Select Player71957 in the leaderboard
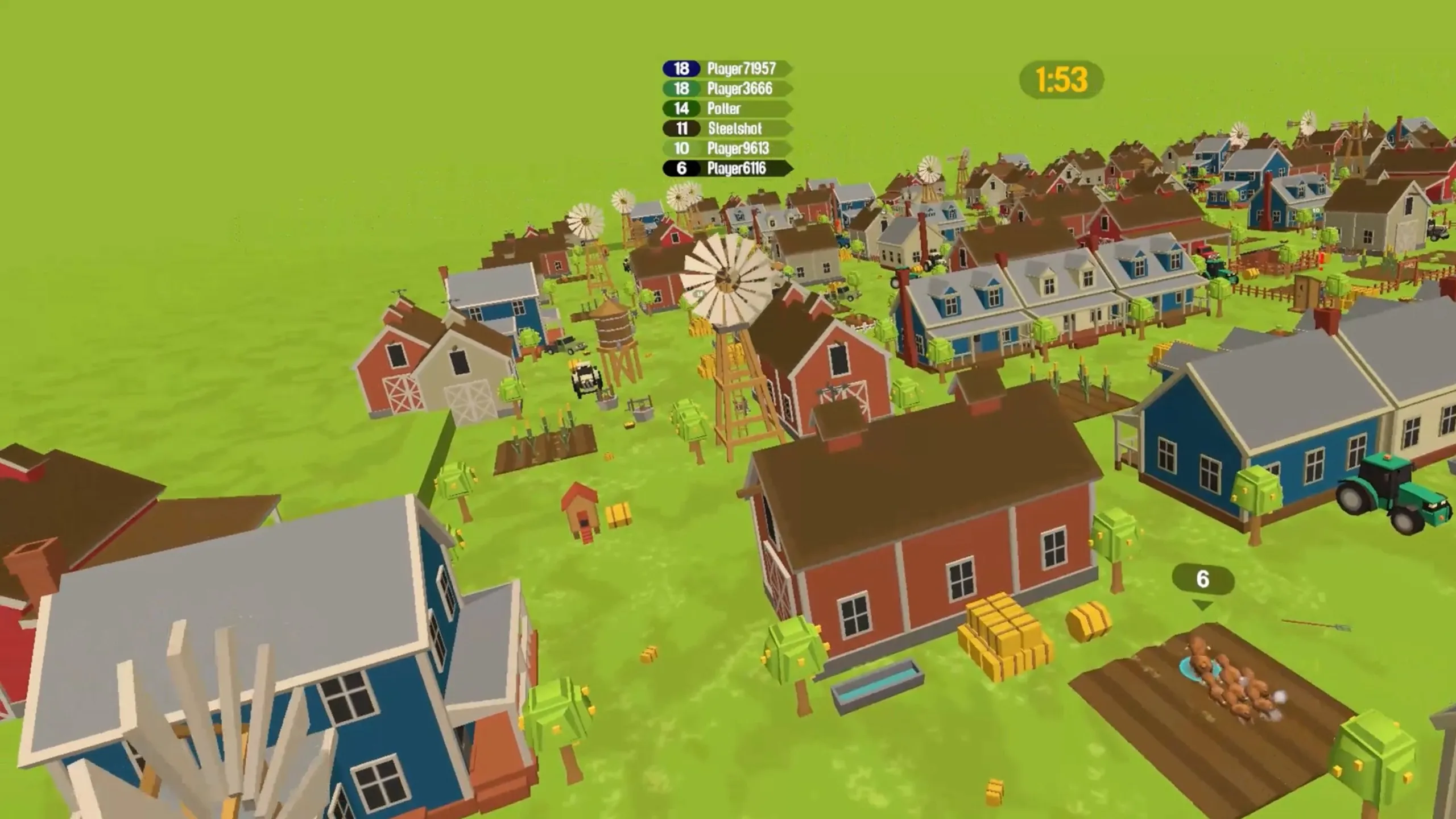 point(728,69)
